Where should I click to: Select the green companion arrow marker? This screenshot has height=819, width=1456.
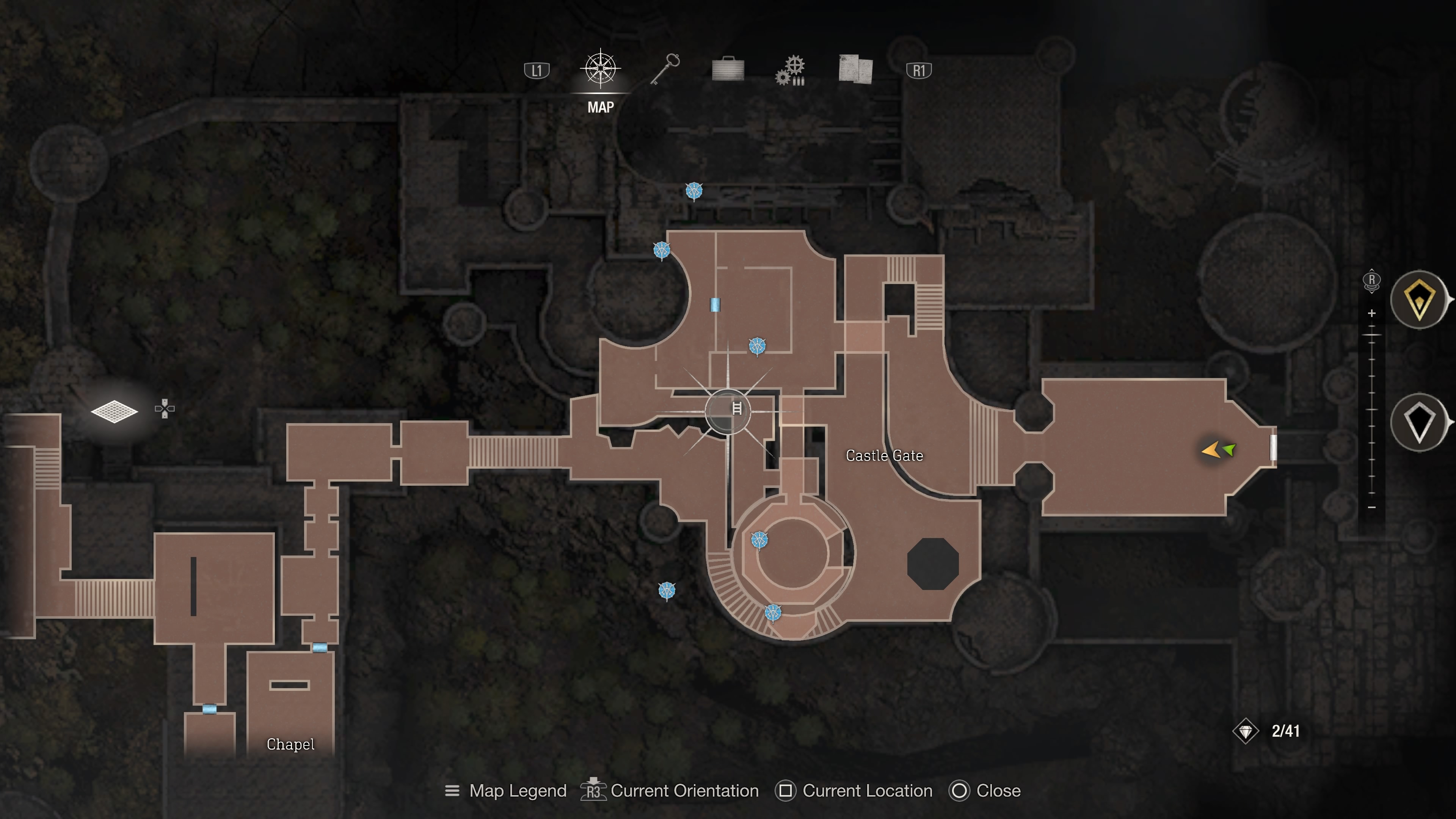click(x=1230, y=450)
